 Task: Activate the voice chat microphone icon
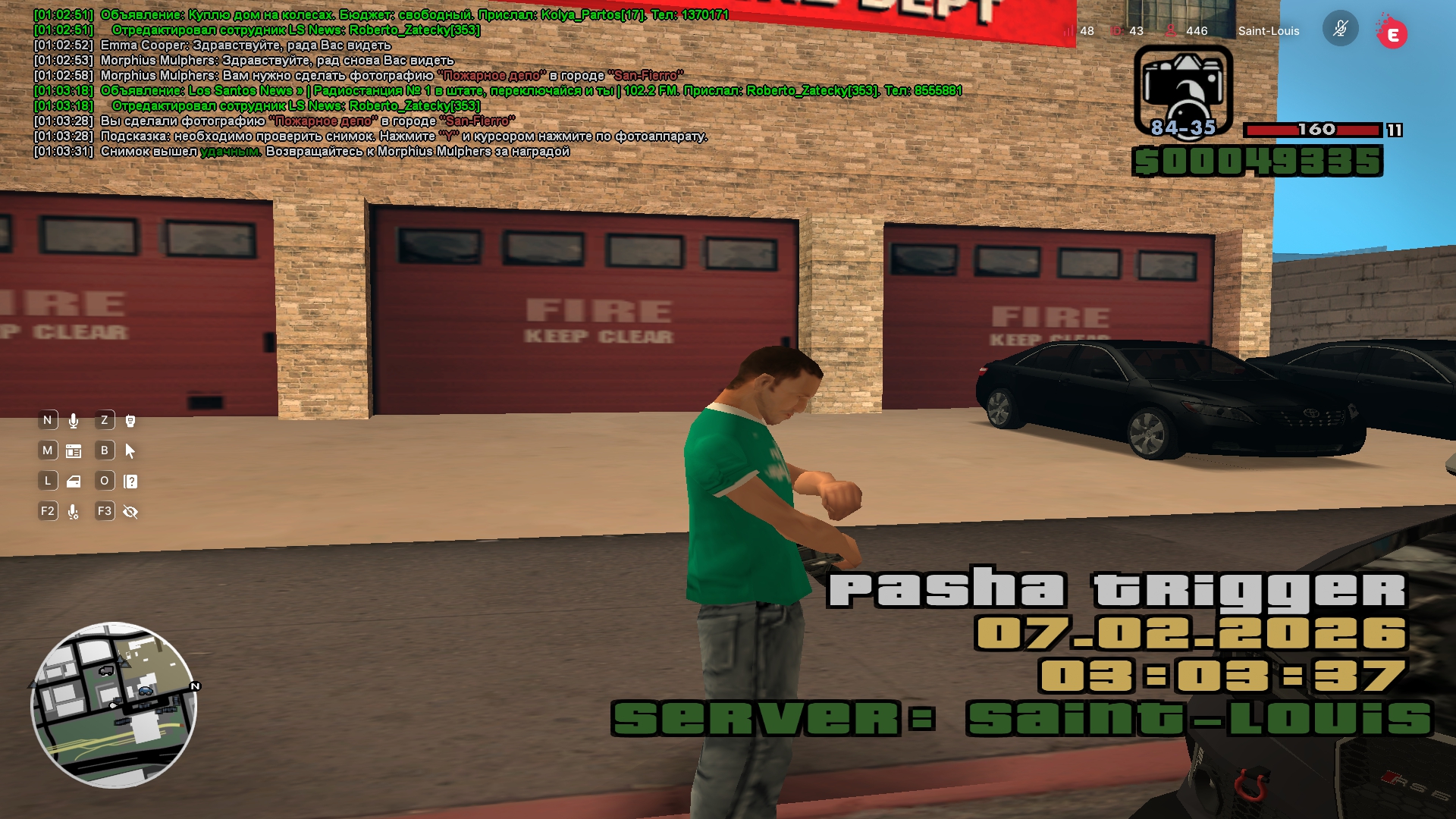coord(74,421)
